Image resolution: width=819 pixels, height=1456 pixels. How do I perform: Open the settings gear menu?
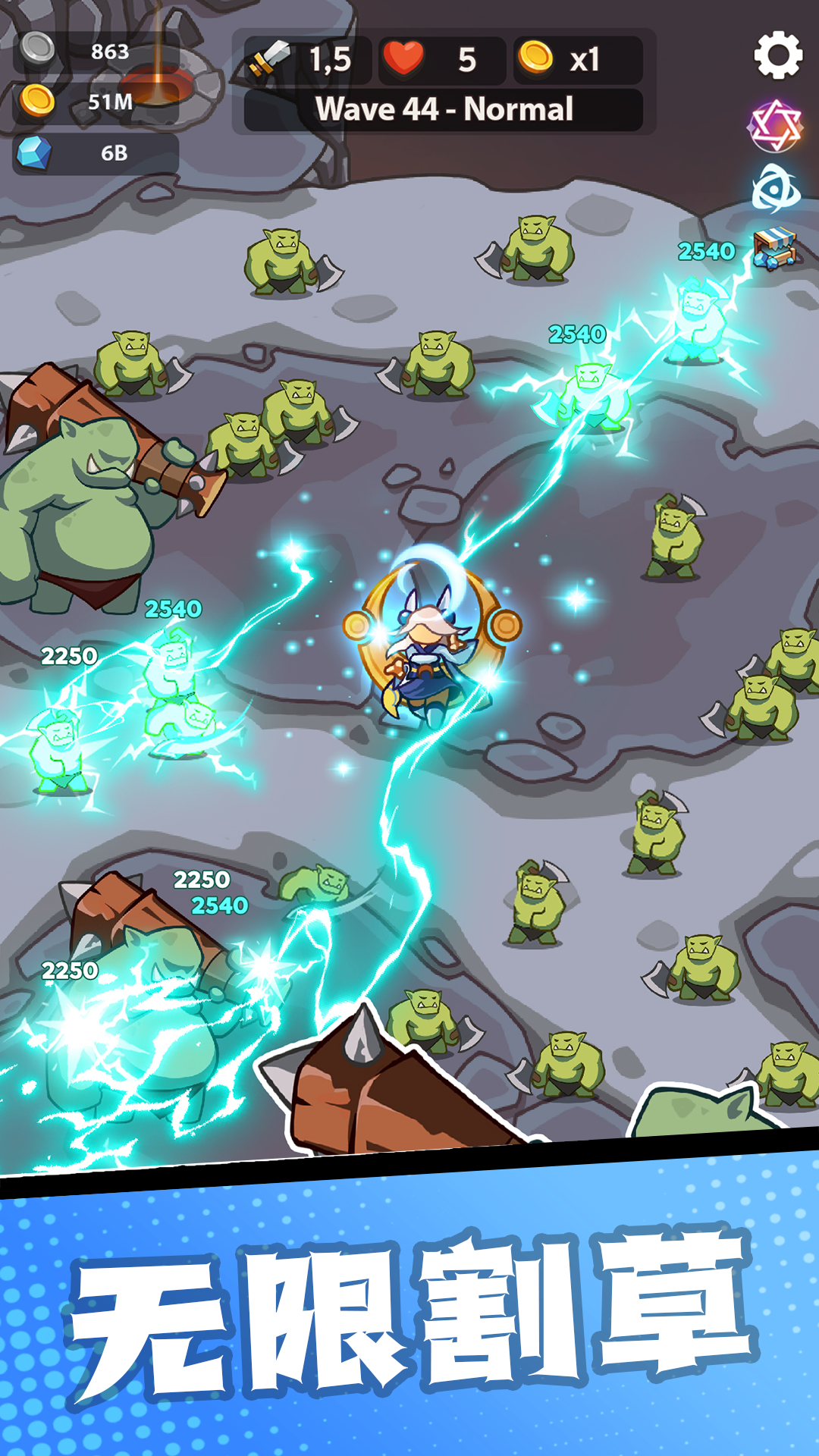click(x=777, y=55)
